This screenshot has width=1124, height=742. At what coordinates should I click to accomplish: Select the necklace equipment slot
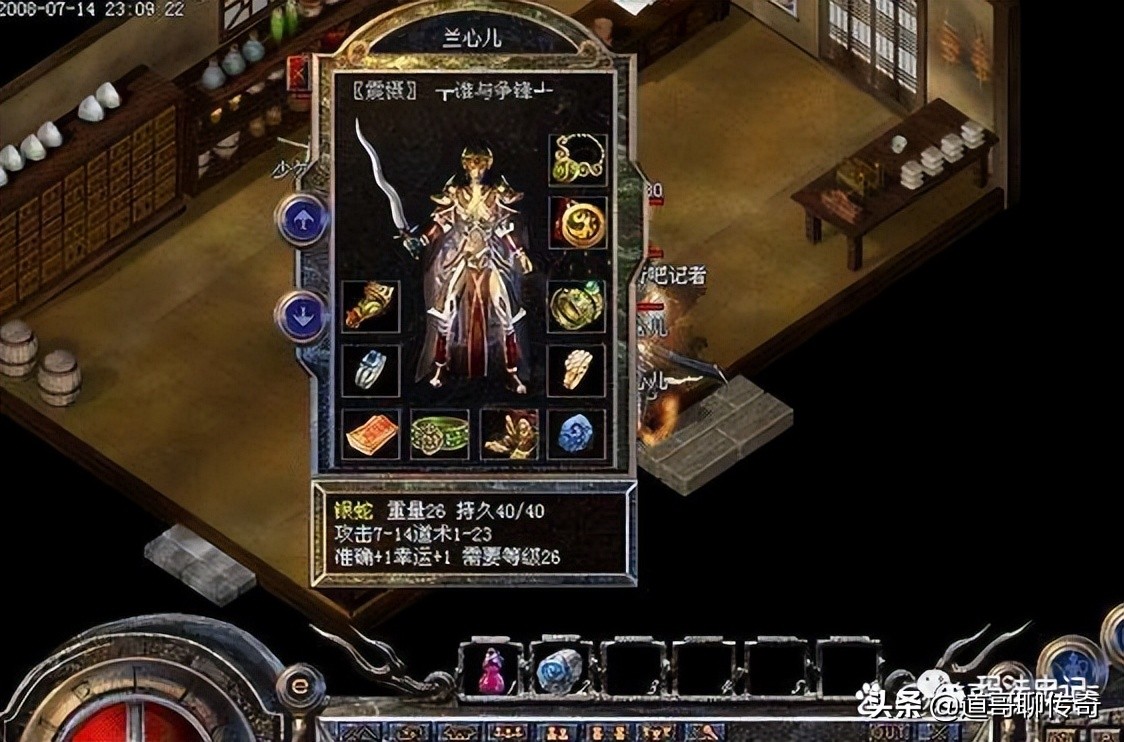pyautogui.click(x=577, y=160)
